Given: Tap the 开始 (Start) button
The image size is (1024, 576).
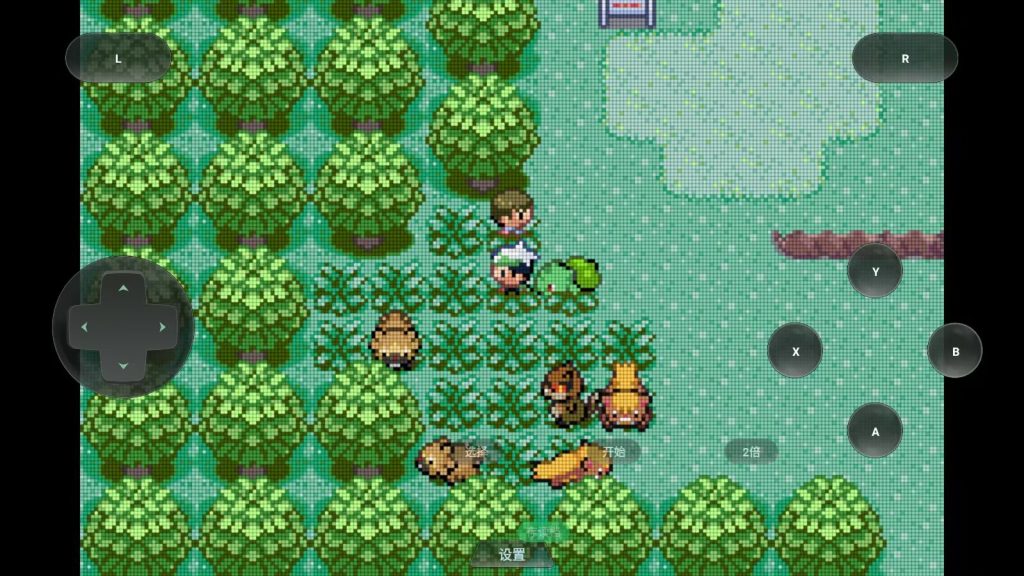Looking at the screenshot, I should coord(612,451).
